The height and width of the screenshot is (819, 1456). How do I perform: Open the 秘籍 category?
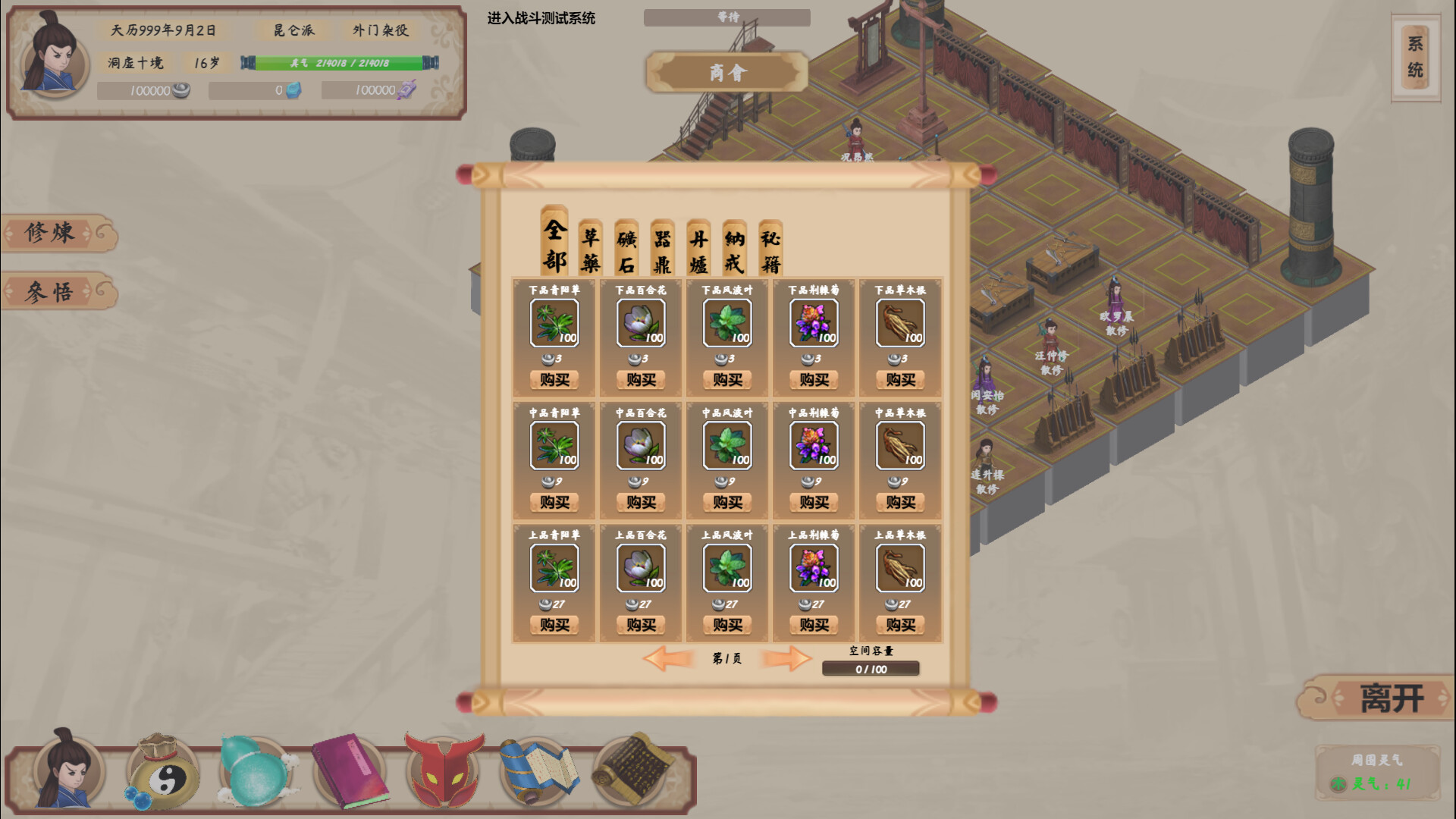click(770, 248)
